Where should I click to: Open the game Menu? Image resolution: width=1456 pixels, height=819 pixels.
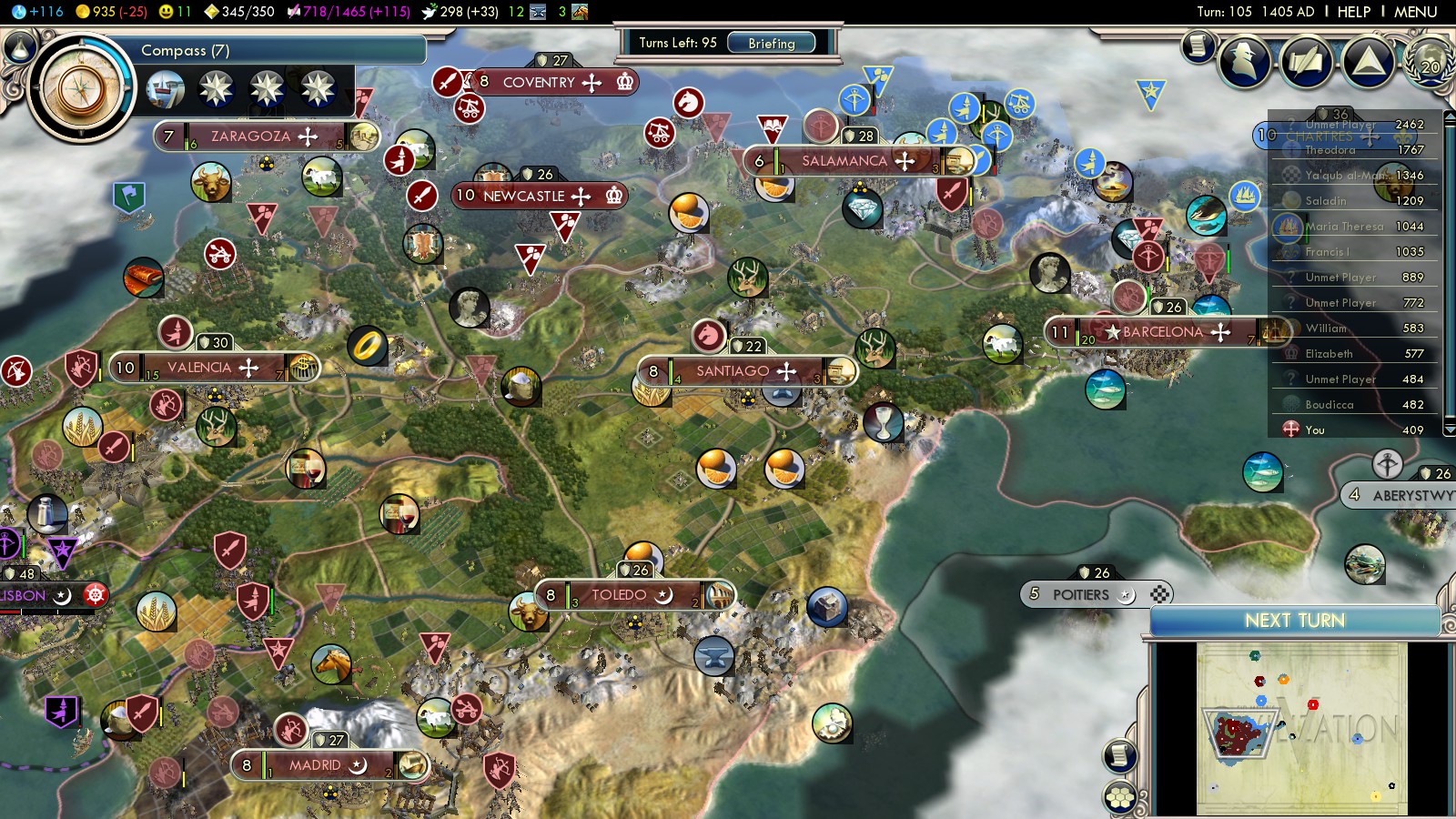pos(1415,12)
